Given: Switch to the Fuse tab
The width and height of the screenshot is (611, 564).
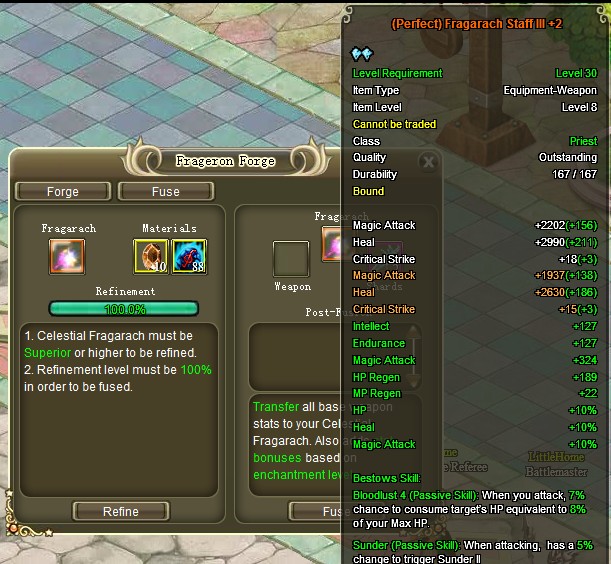Looking at the screenshot, I should pyautogui.click(x=165, y=191).
